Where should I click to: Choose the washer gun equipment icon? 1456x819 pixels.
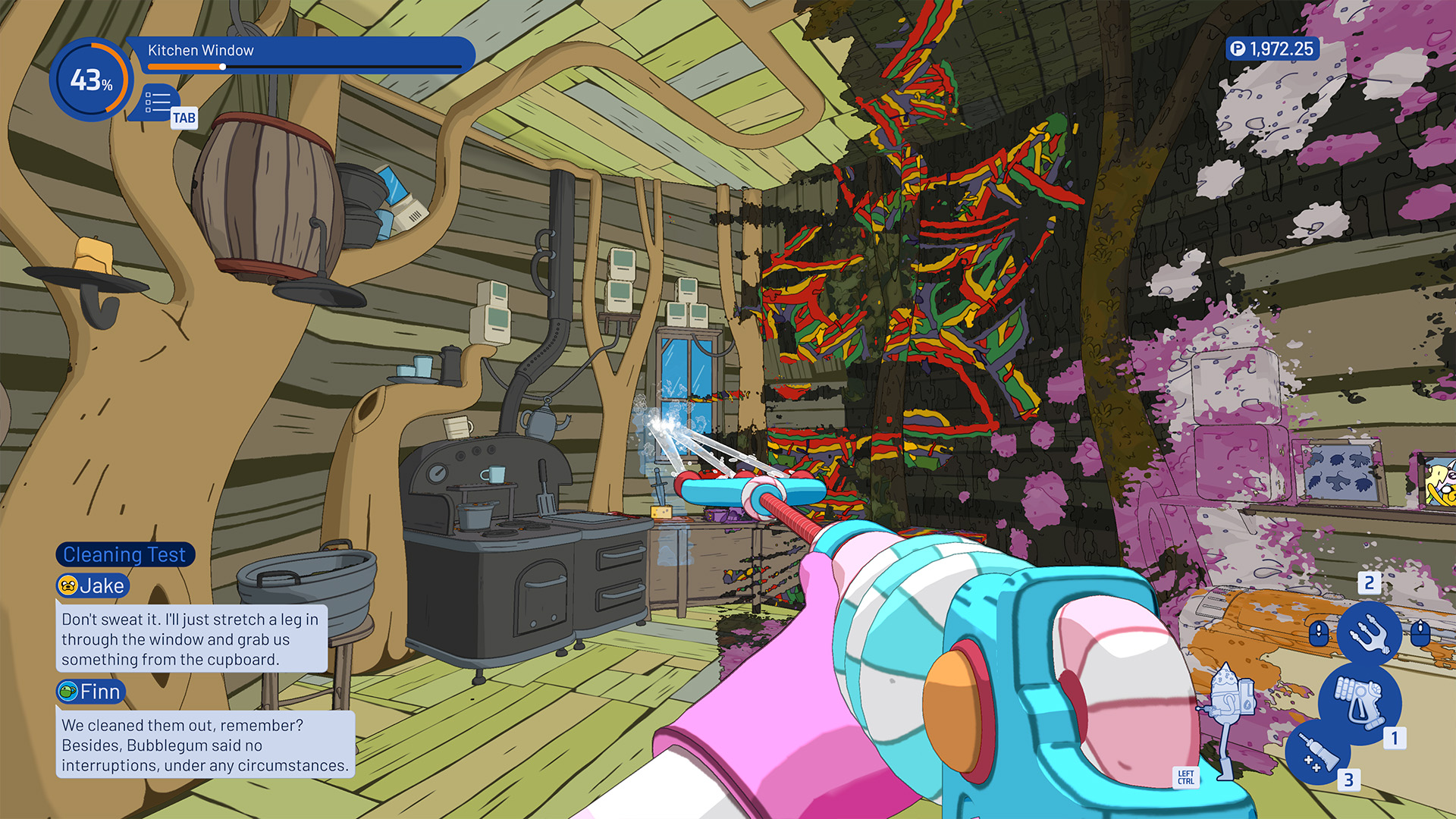(x=1359, y=702)
